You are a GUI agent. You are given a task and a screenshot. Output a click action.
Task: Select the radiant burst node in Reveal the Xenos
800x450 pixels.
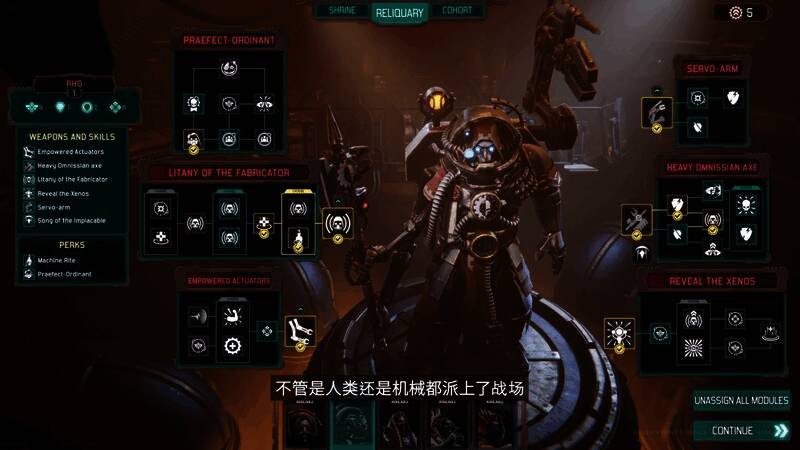691,347
